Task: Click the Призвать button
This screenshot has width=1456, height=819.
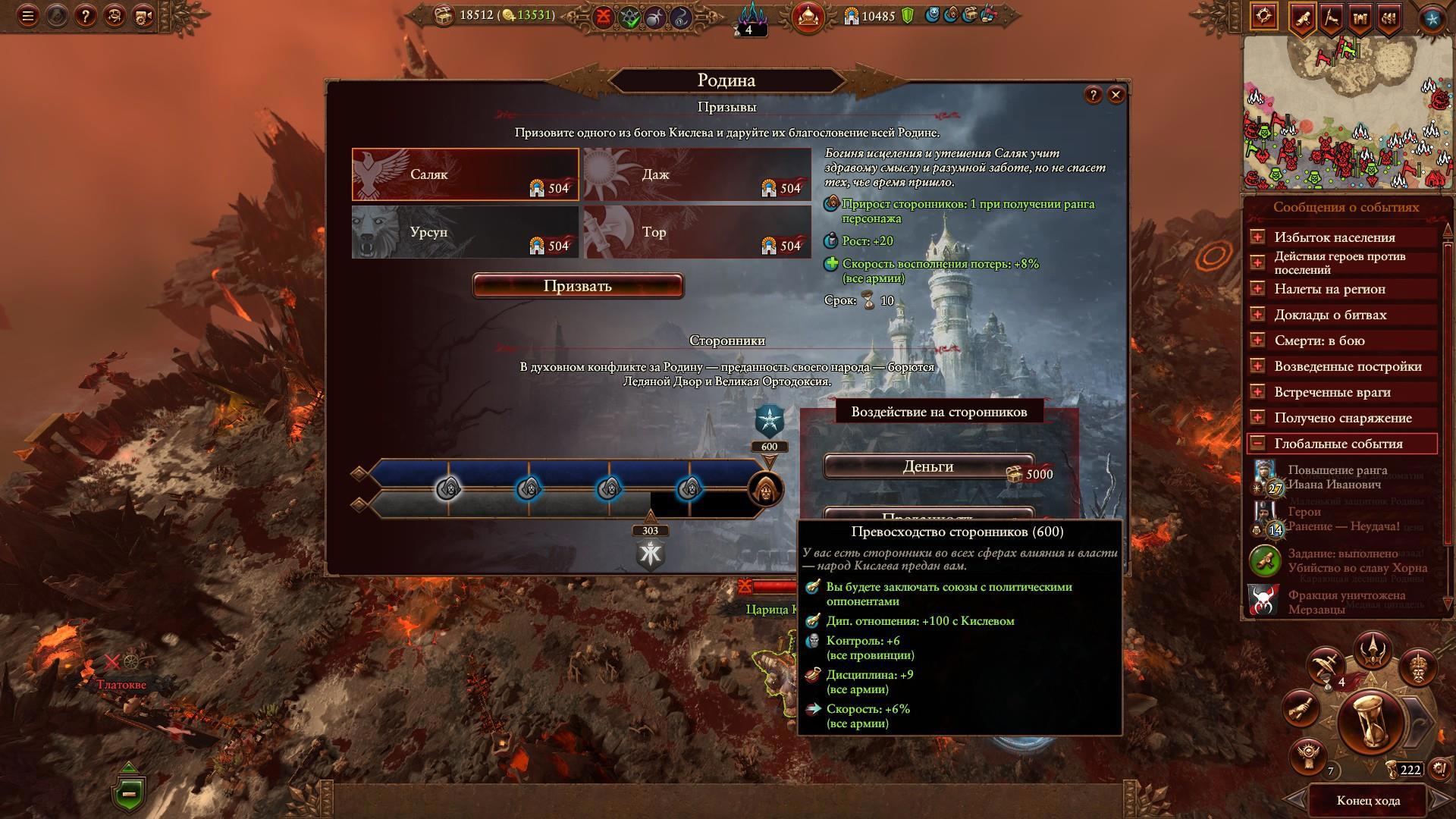Action: 577,286
